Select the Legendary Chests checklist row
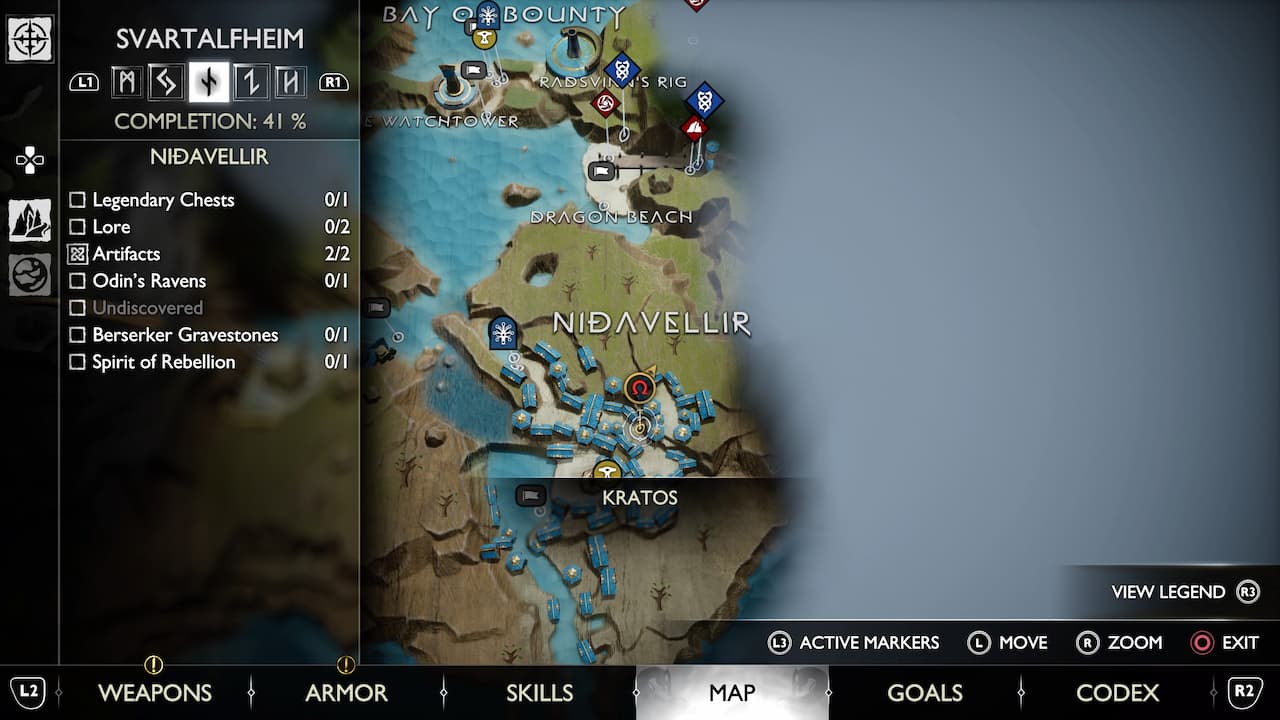This screenshot has height=720, width=1280. [x=163, y=200]
